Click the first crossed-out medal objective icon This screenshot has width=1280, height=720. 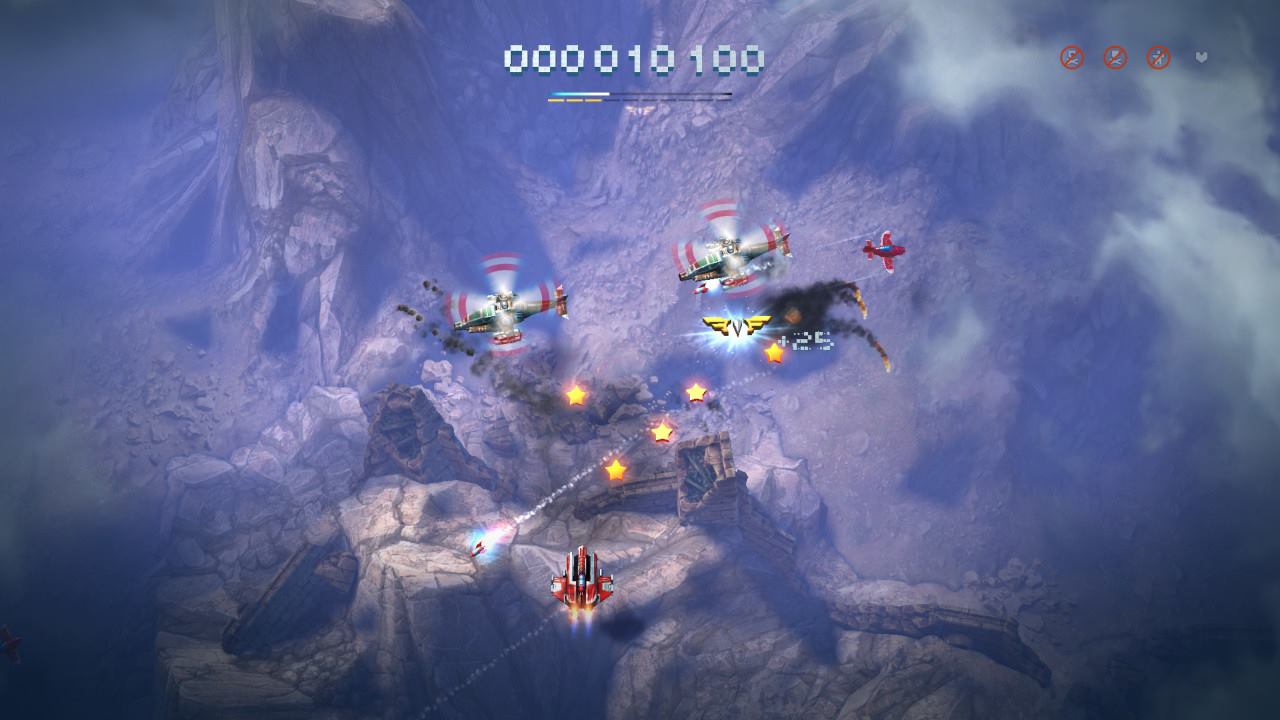pyautogui.click(x=1071, y=57)
